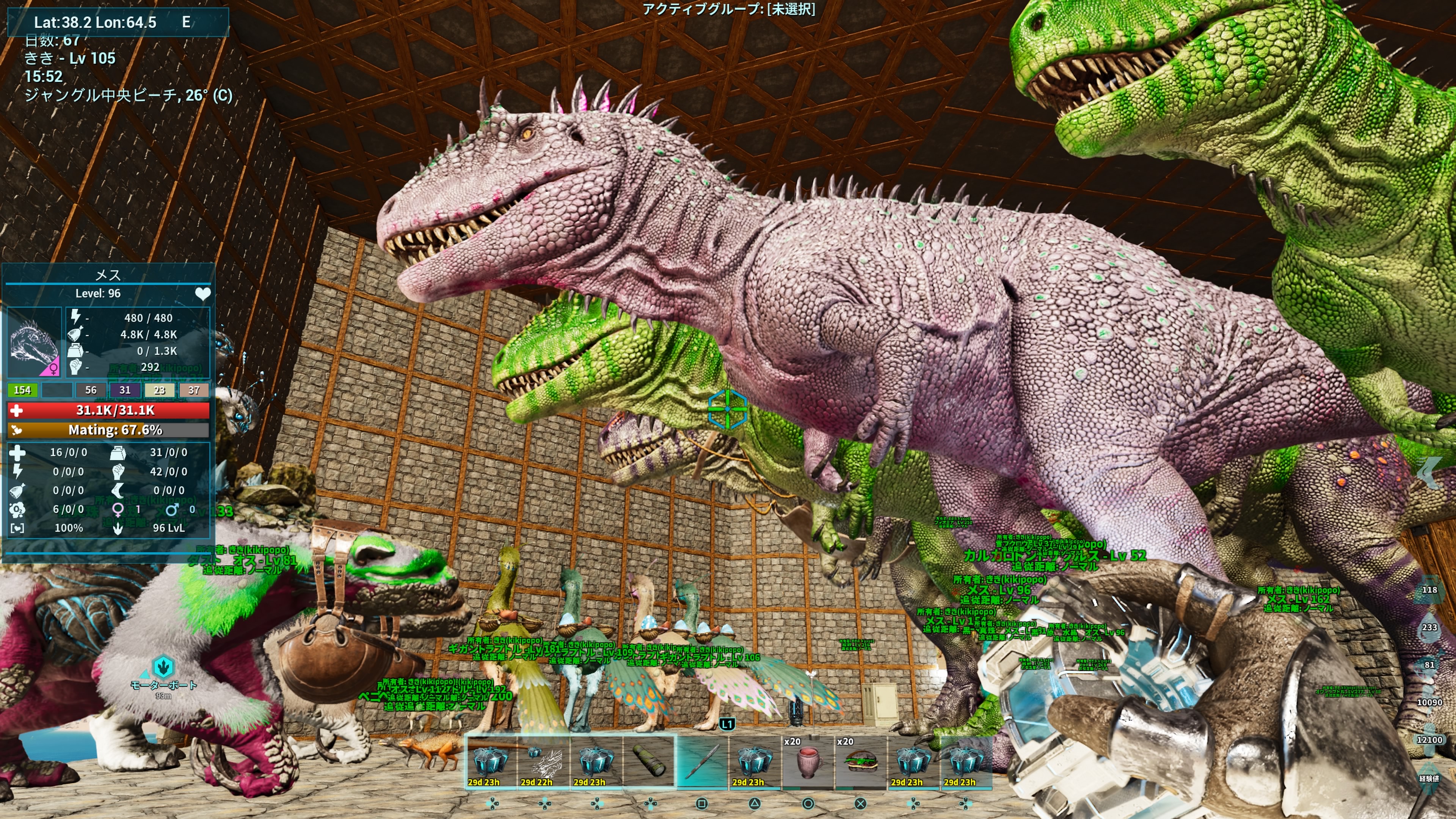Click the carcharodontosaurus portrait in the info panel
Image resolution: width=1456 pixels, height=819 pixels.
34,342
